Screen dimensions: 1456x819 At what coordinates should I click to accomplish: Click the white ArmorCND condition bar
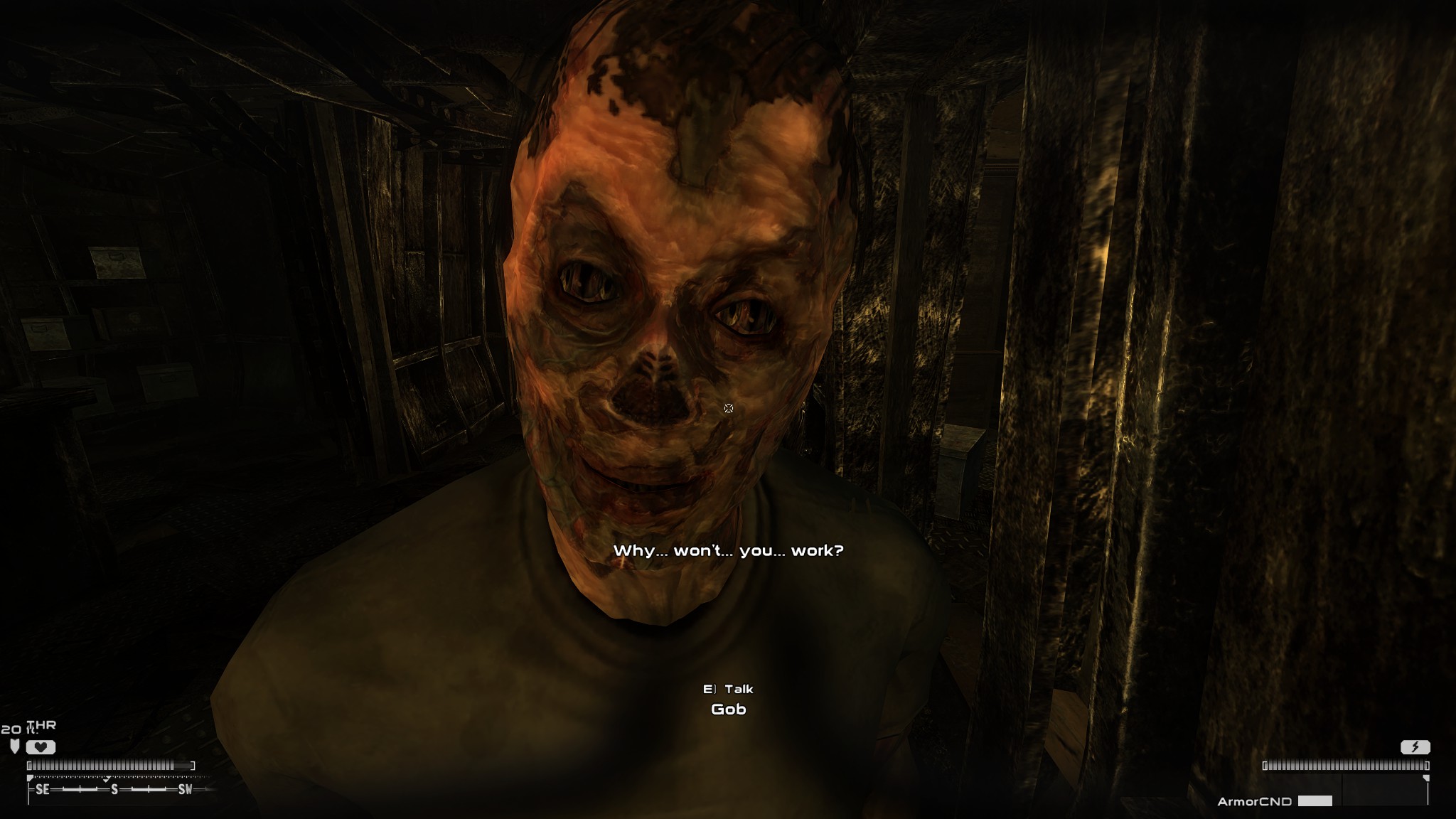coord(1315,802)
